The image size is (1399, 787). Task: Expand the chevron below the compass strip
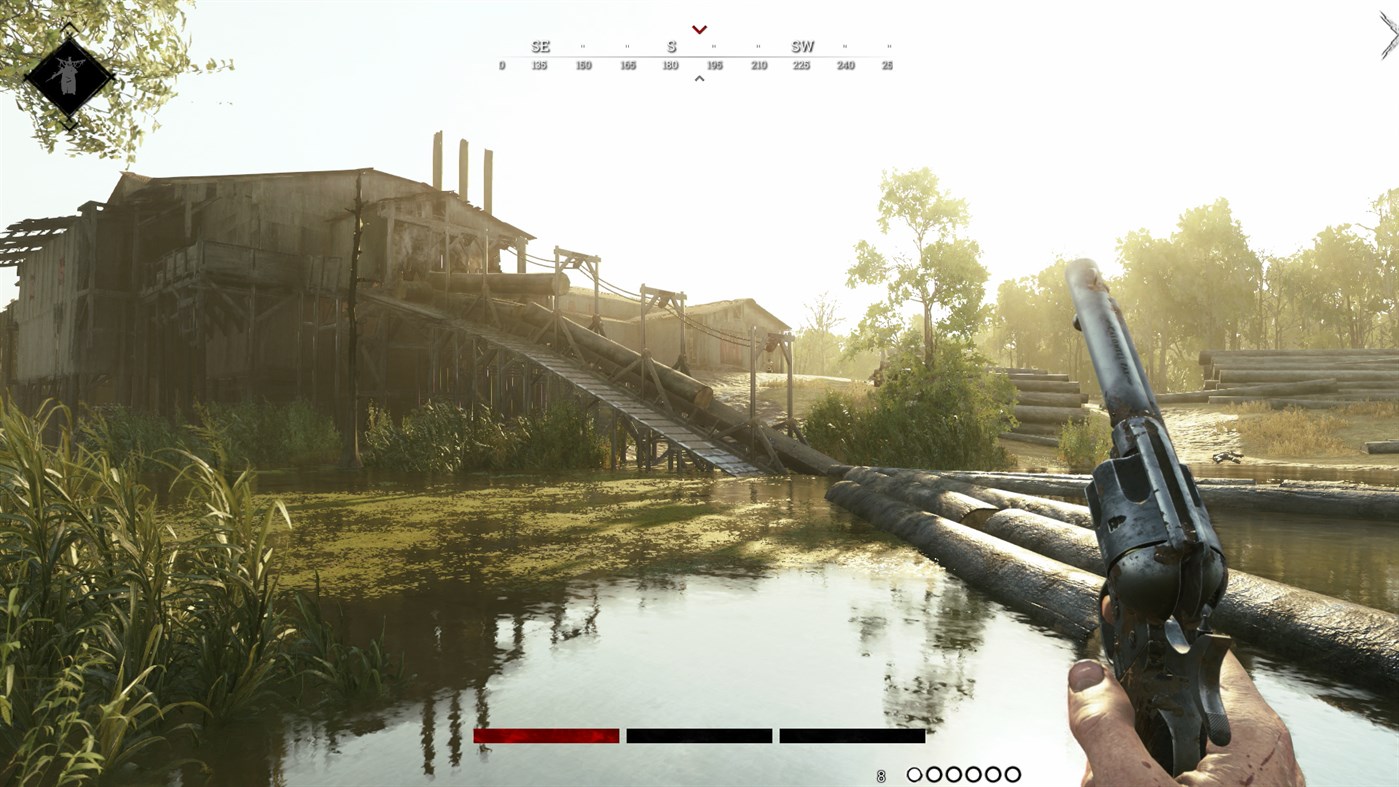pyautogui.click(x=698, y=76)
